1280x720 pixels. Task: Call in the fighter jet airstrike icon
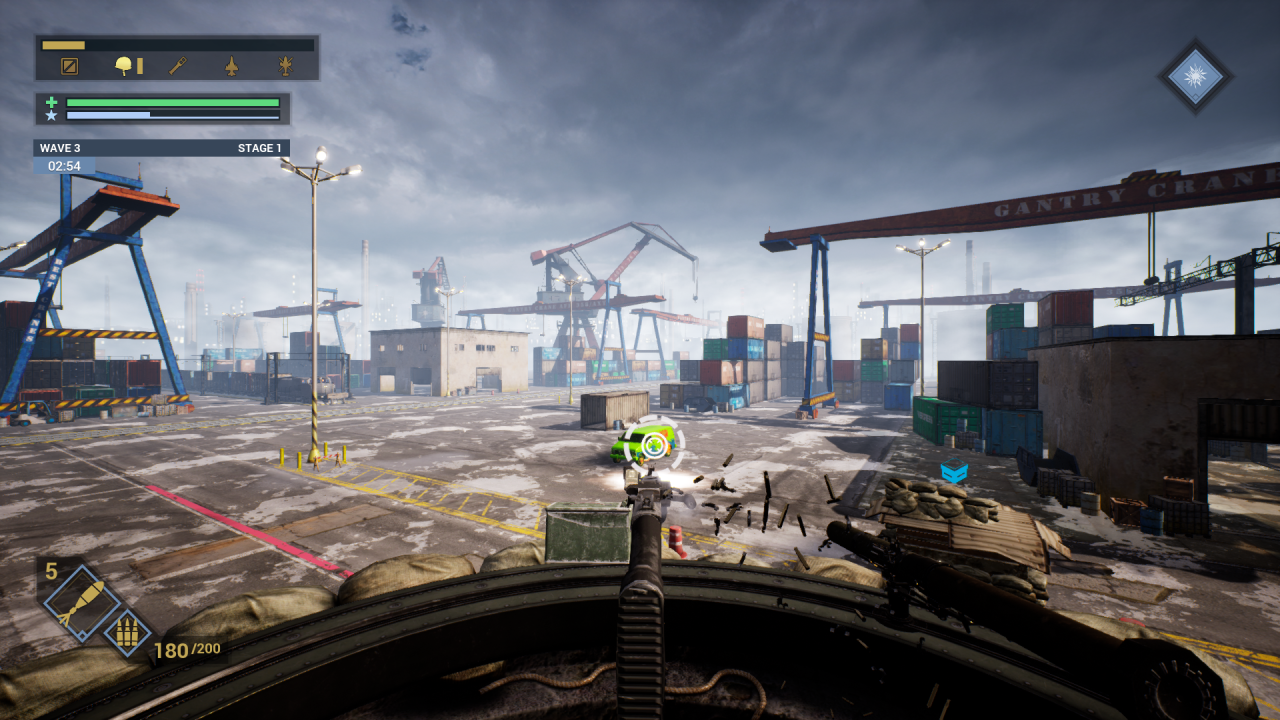232,66
